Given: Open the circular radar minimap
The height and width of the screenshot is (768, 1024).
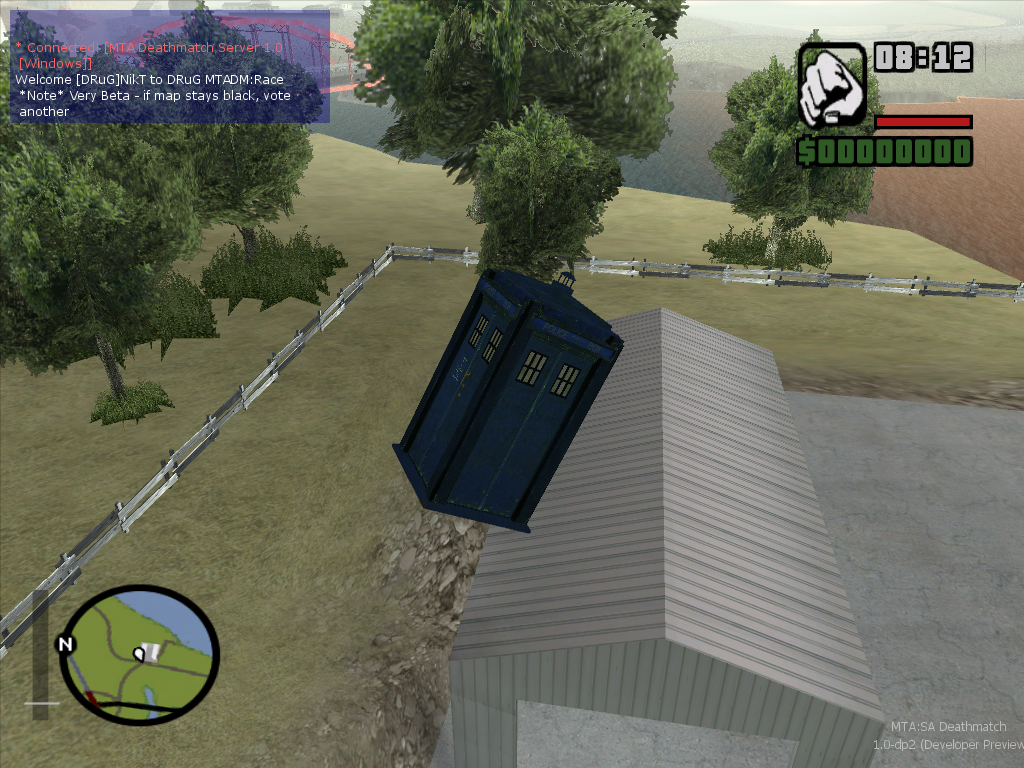Looking at the screenshot, I should click(139, 654).
